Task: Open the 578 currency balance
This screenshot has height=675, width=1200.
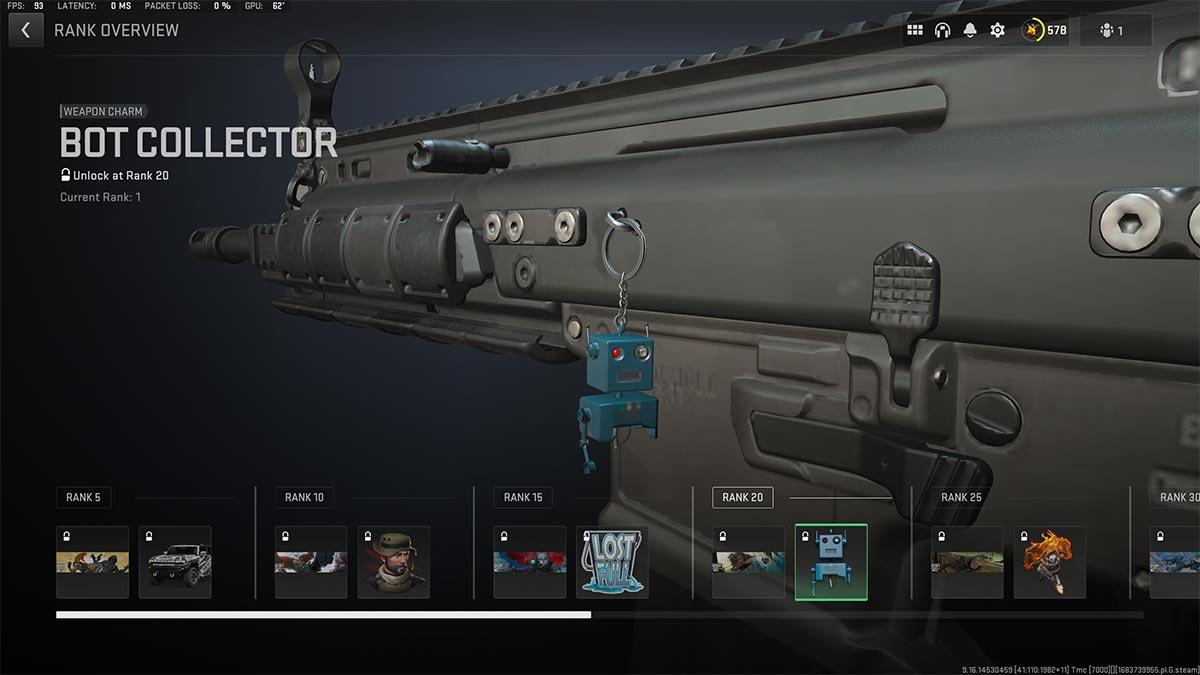Action: pos(1045,30)
